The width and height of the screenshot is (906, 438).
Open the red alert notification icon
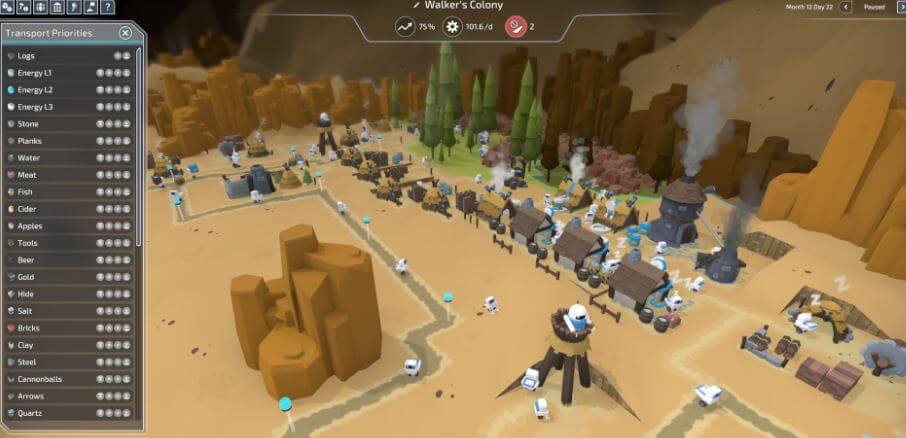(516, 26)
